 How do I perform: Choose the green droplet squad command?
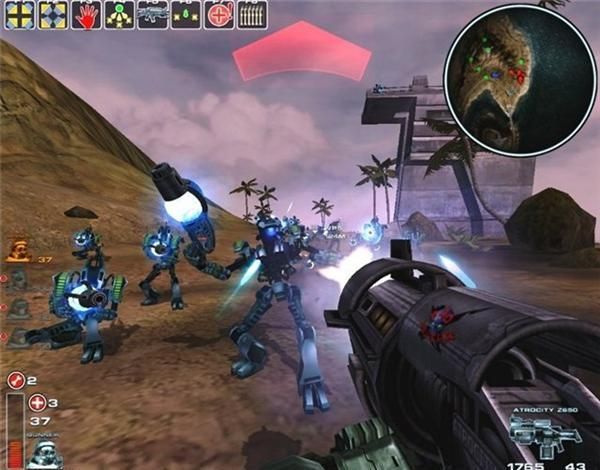pos(186,15)
